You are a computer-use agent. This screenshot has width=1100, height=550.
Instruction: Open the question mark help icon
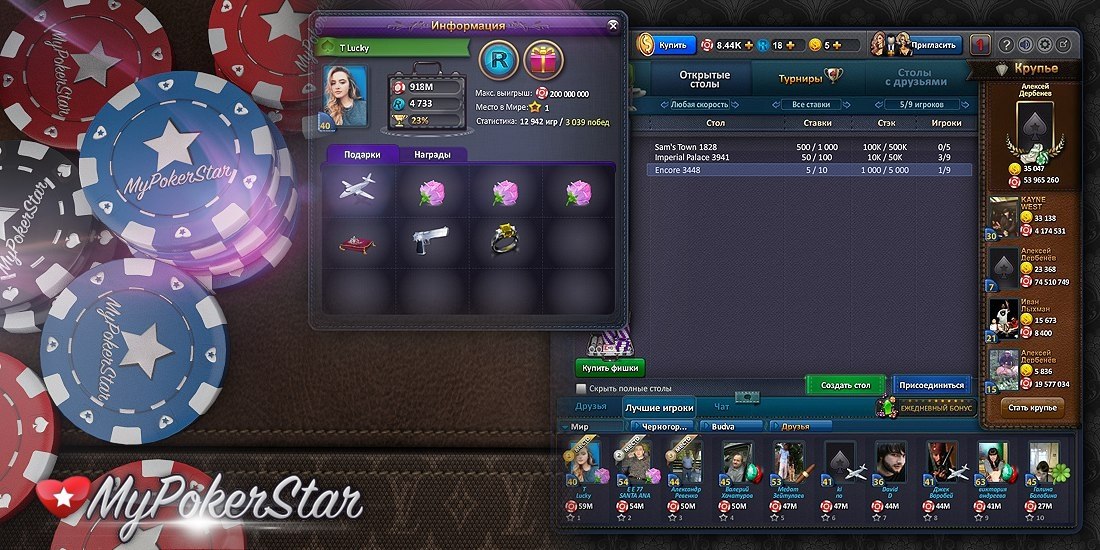(1007, 45)
